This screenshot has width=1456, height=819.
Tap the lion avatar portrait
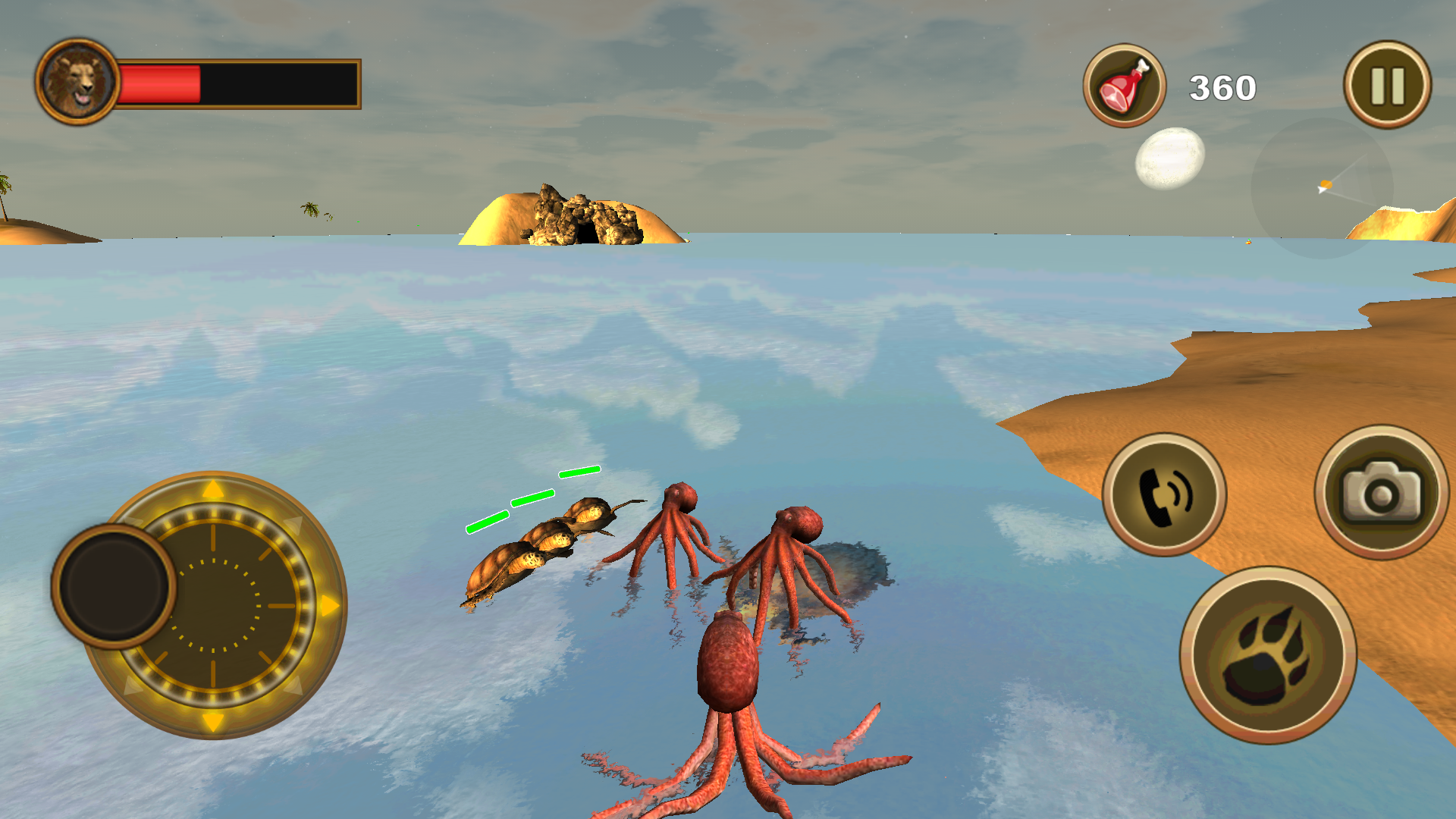pyautogui.click(x=78, y=83)
